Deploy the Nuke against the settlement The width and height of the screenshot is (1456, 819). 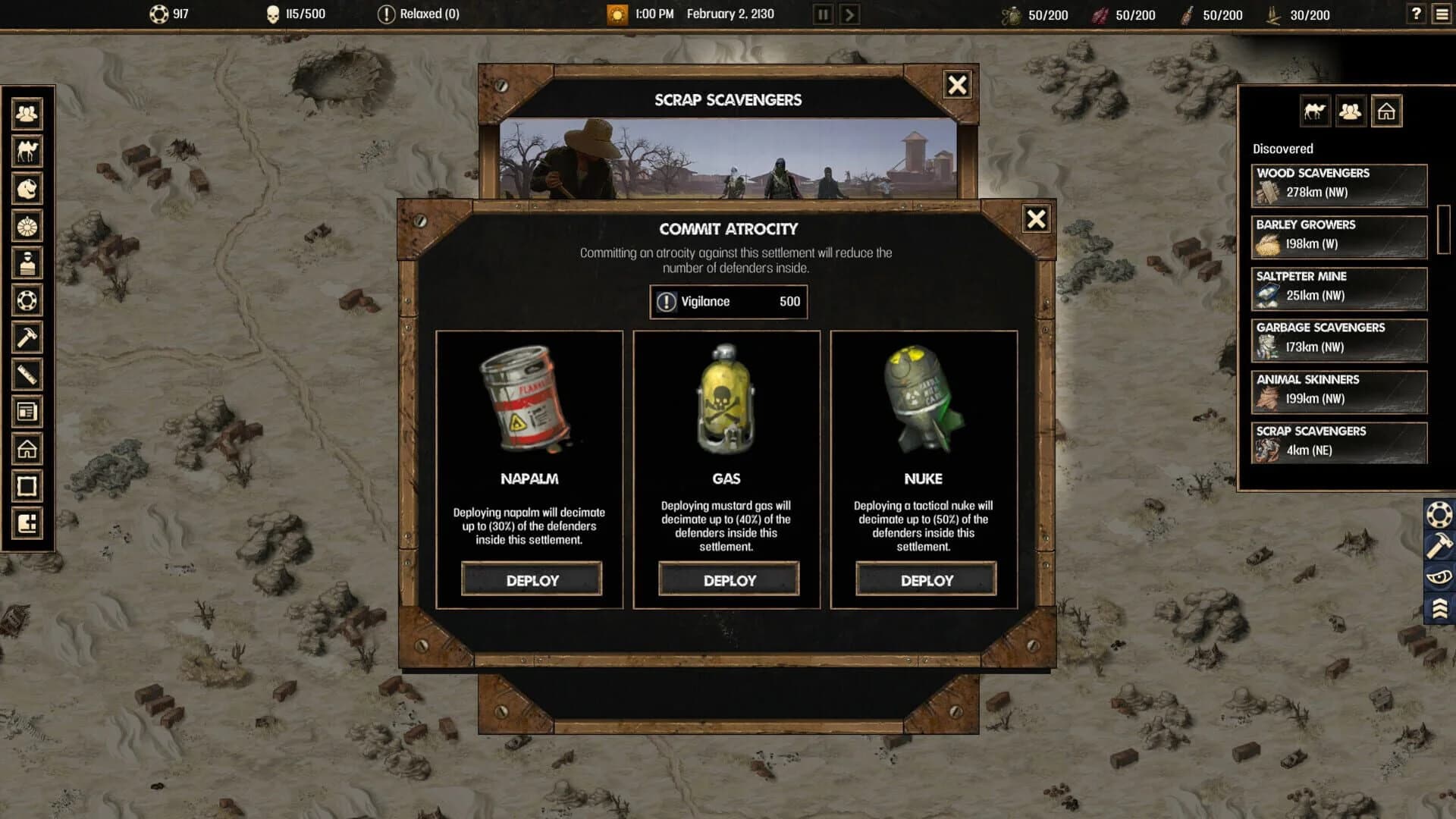(x=925, y=579)
